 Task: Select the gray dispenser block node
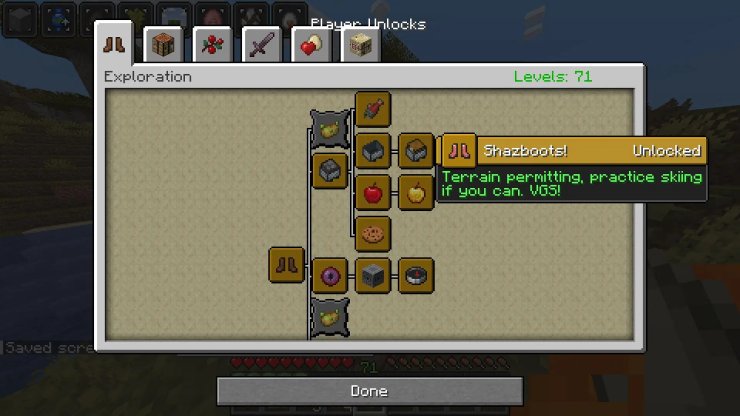[372, 275]
